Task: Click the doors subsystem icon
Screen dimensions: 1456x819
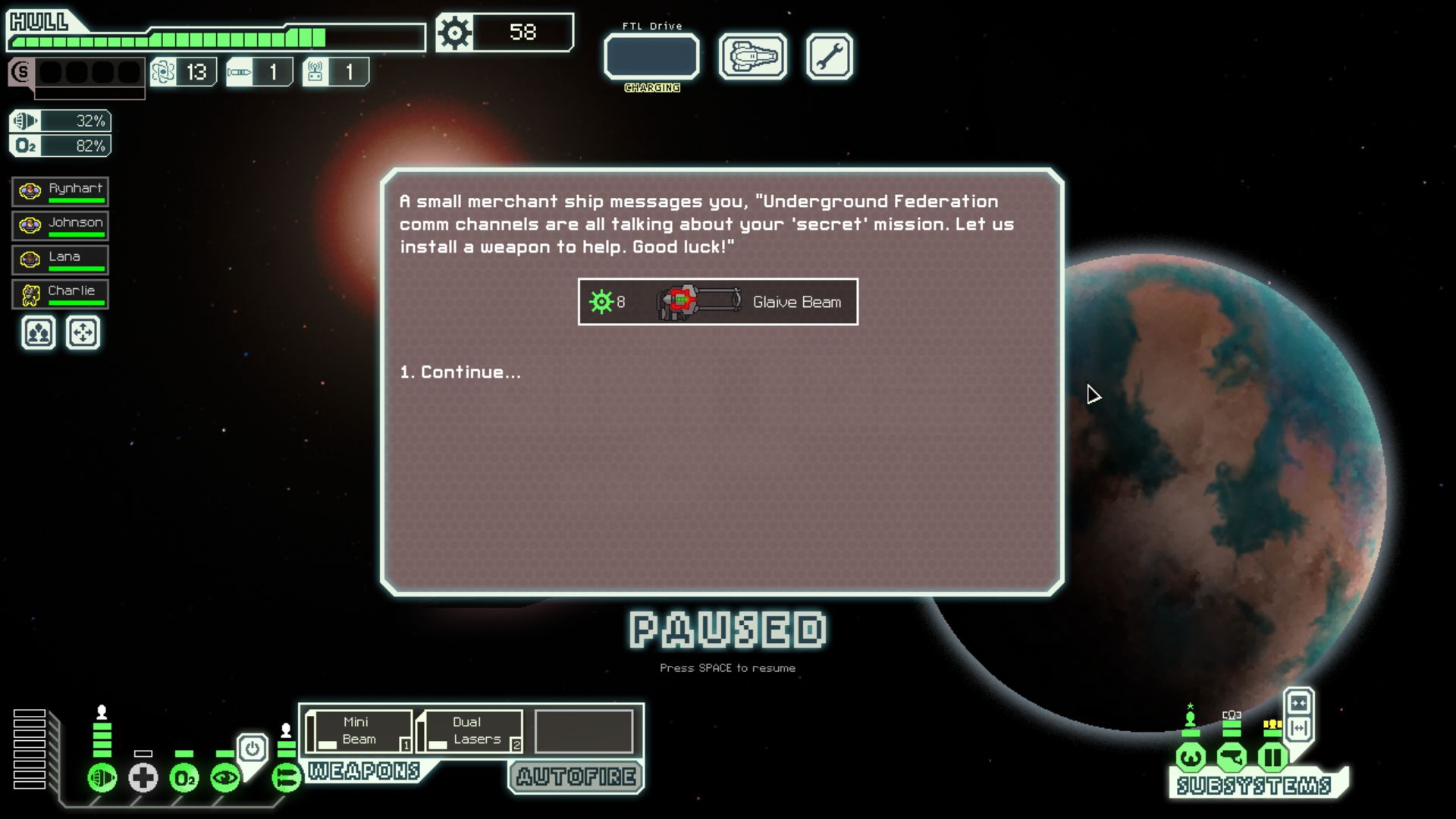Action: [1272, 757]
